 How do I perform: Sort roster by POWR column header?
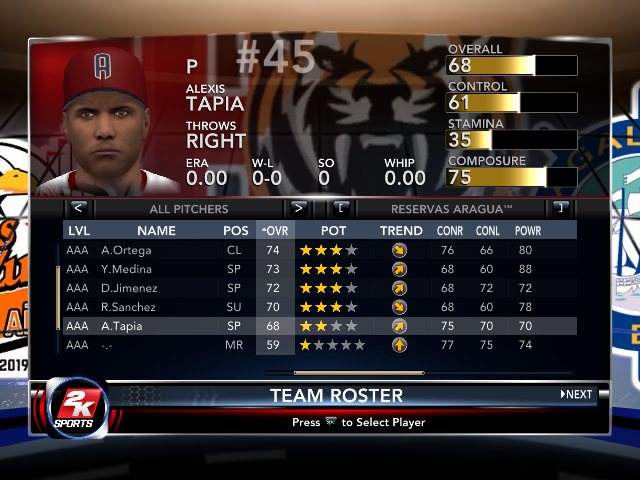click(x=527, y=231)
